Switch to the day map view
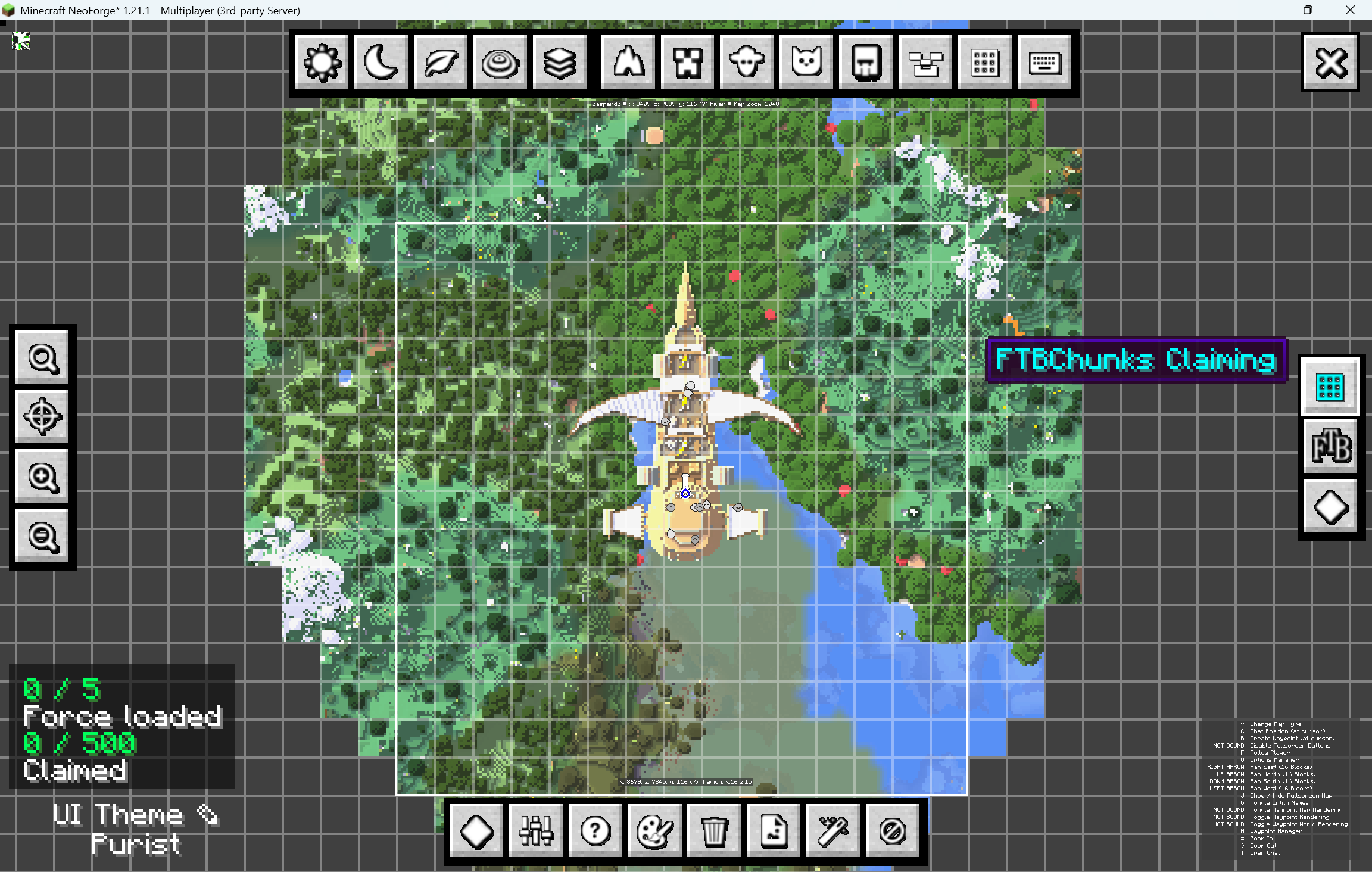Viewport: 1372px width, 872px height. (x=322, y=62)
